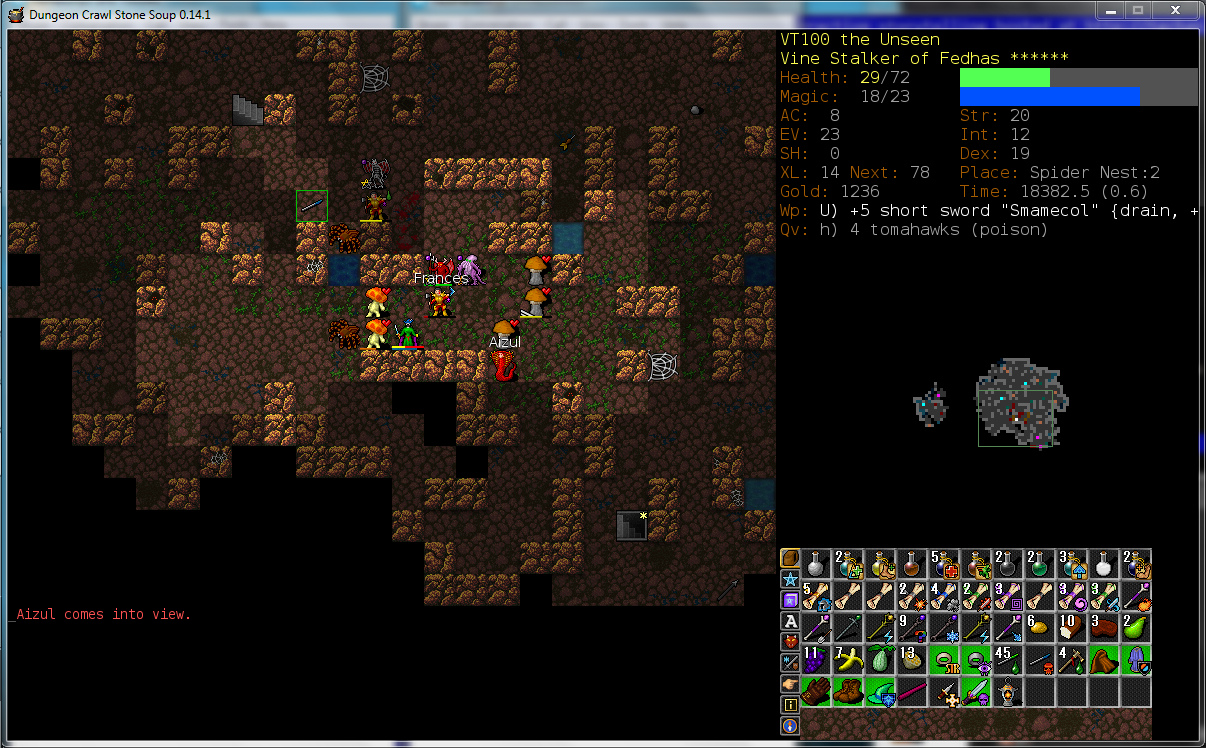Viewport: 1206px width, 748px height.
Task: Click the equipped green wizard hat
Action: click(x=879, y=691)
